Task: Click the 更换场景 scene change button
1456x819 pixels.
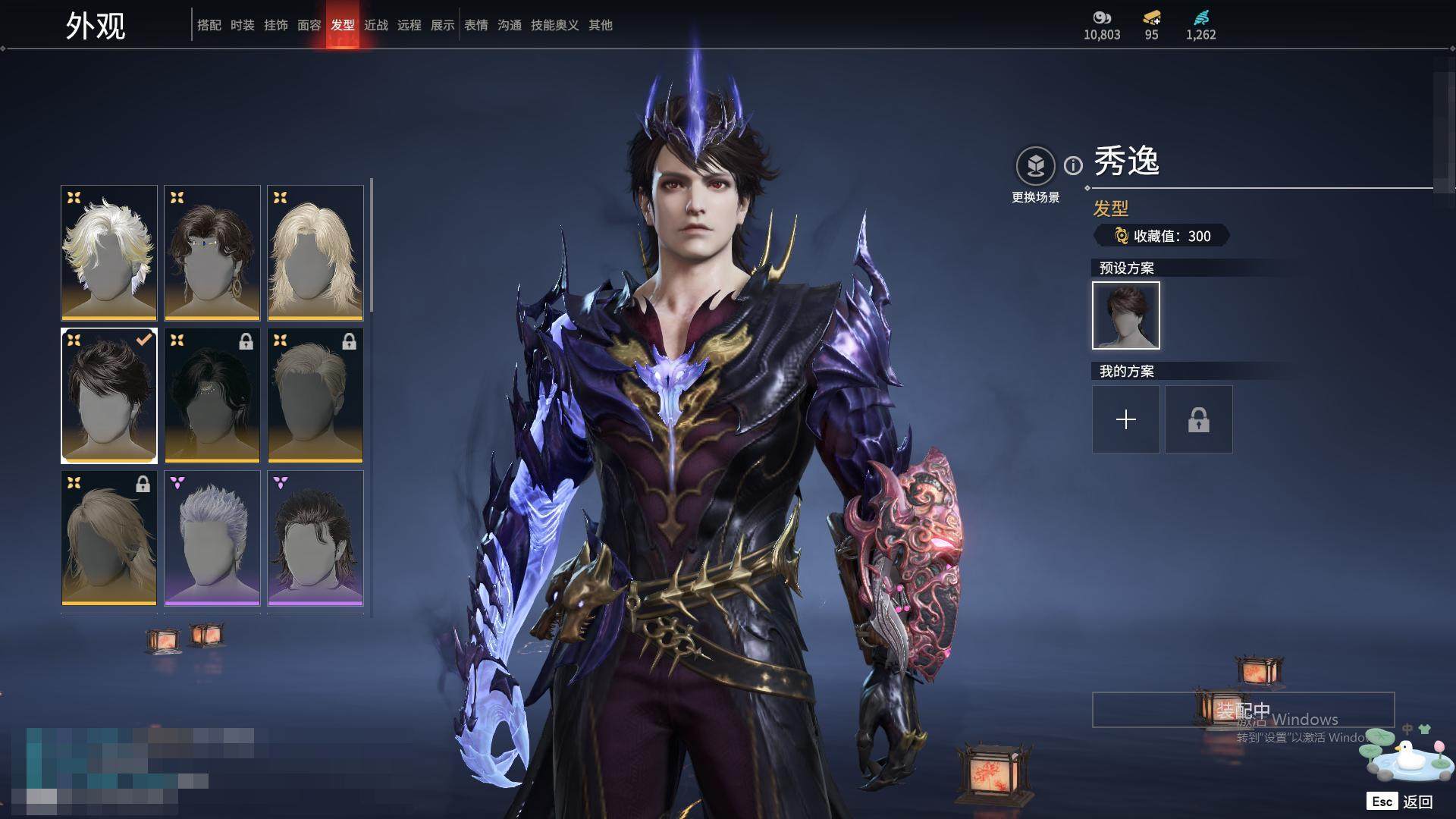Action: (1035, 166)
